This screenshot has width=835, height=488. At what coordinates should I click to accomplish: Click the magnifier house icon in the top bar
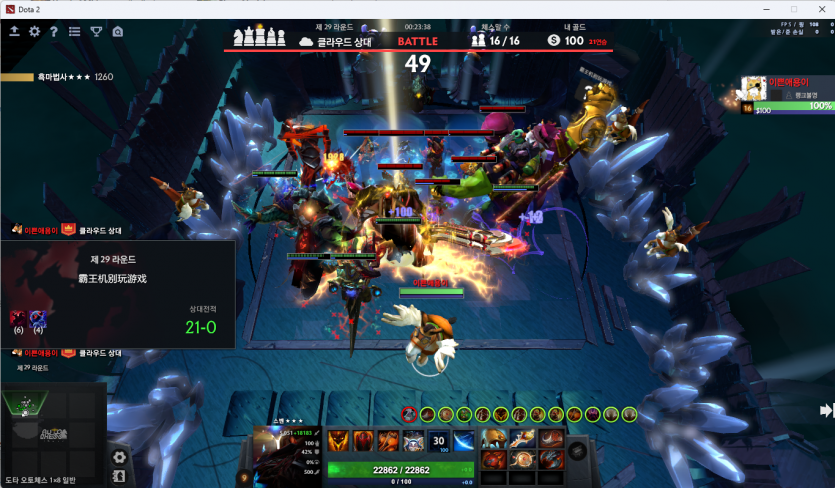(x=118, y=32)
